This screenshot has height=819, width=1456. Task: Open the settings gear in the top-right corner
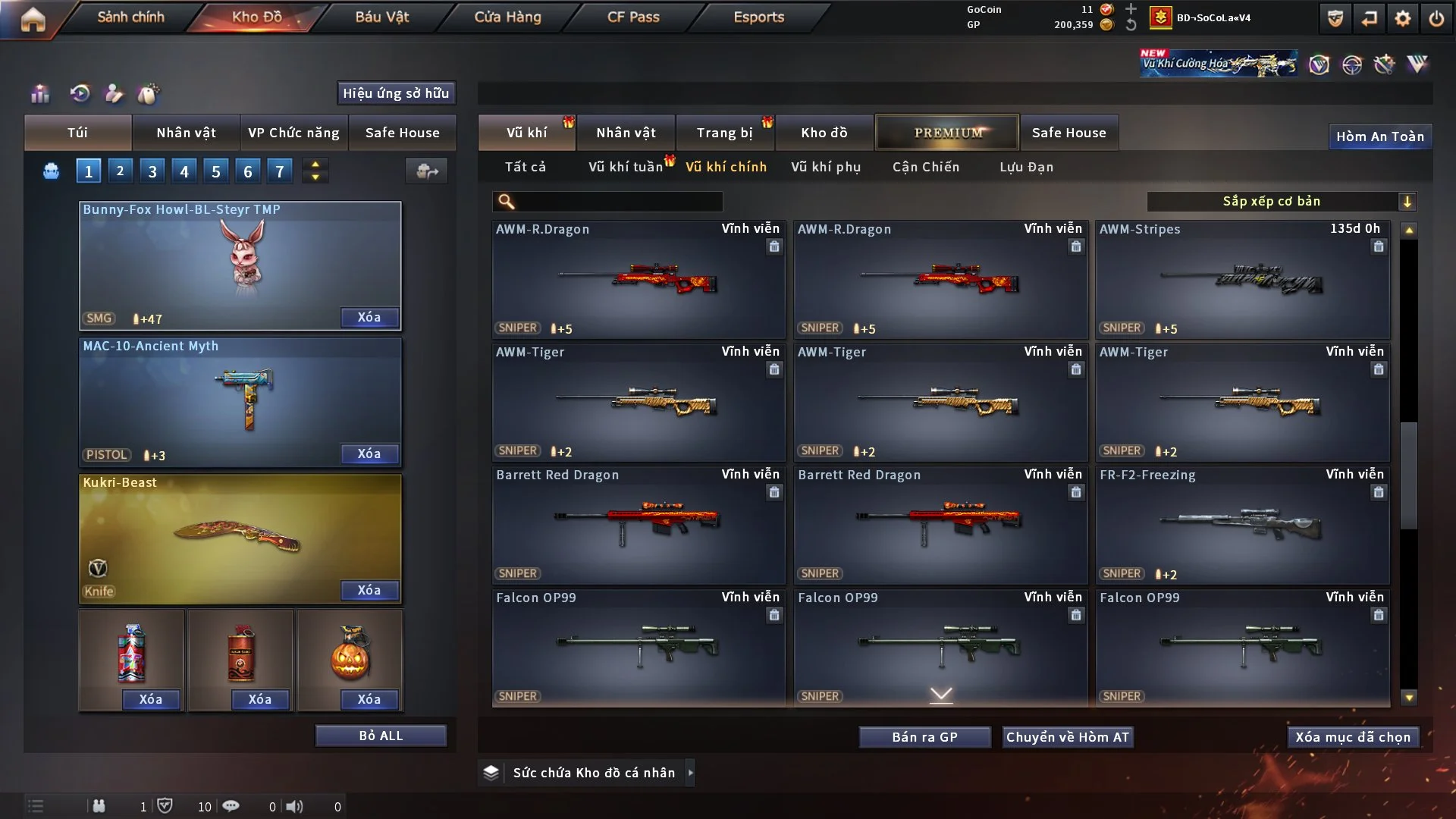point(1404,17)
